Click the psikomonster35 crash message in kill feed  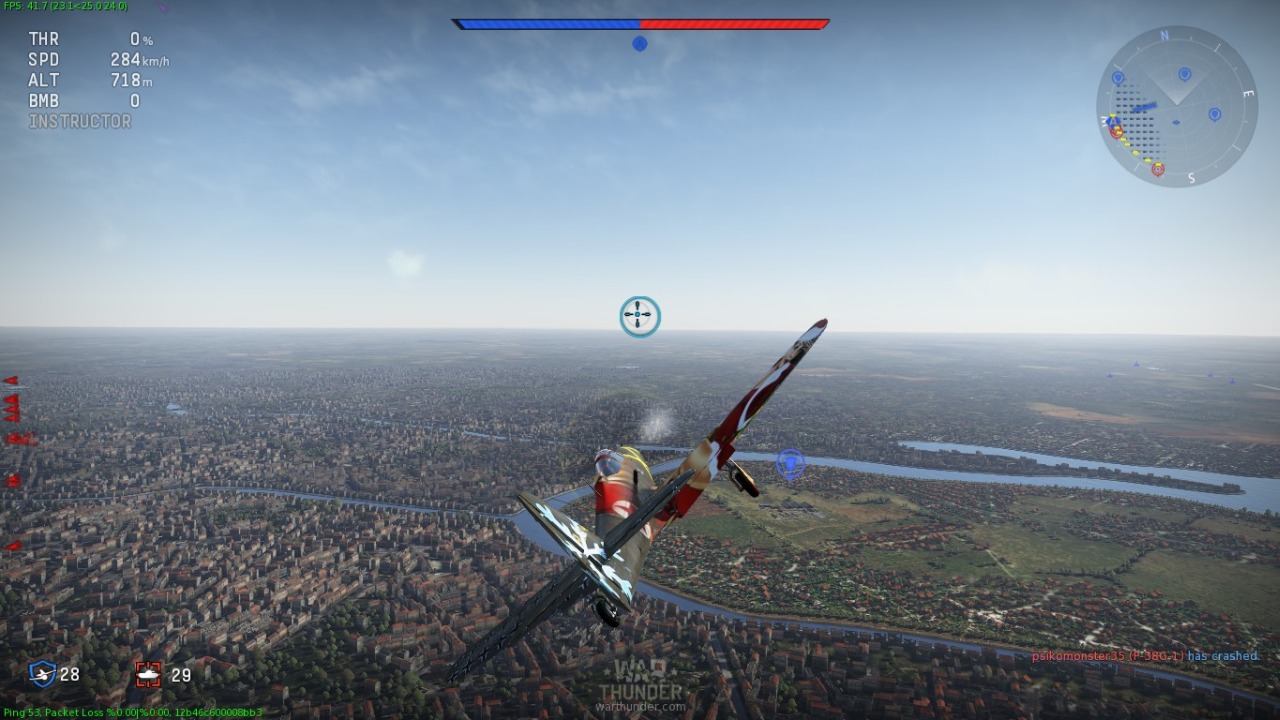coord(1144,656)
